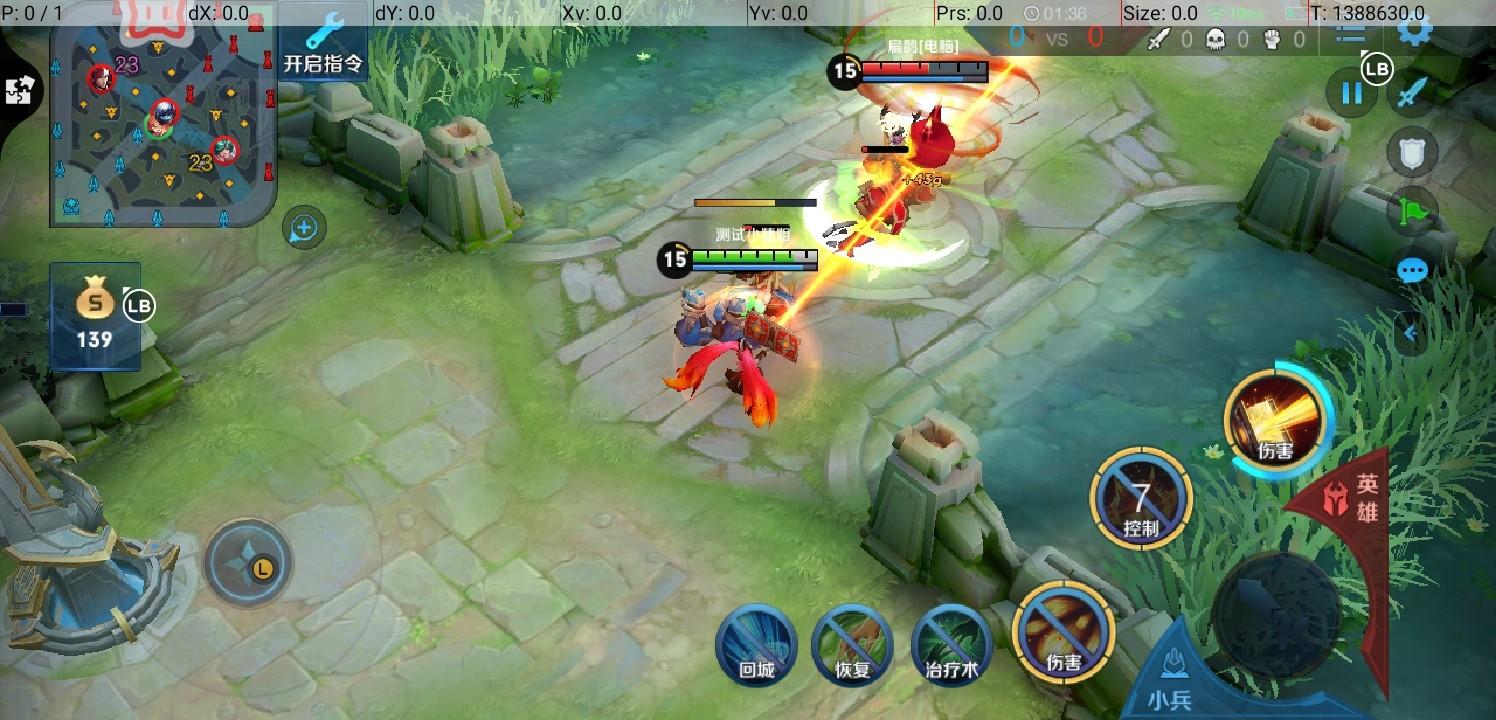
Task: Send the white shield defend signal
Action: pyautogui.click(x=1412, y=153)
